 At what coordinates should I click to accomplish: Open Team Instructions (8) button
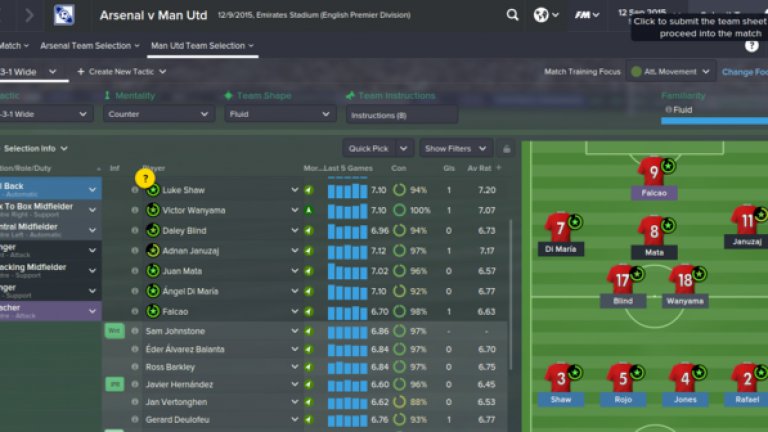tap(400, 115)
